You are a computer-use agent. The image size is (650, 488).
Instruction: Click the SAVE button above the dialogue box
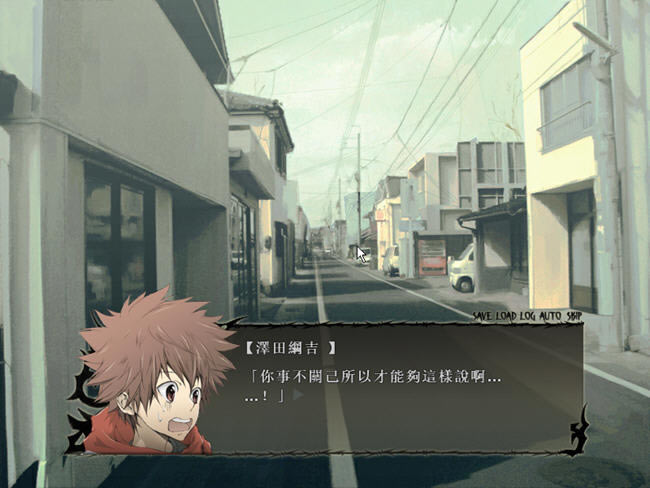[484, 316]
